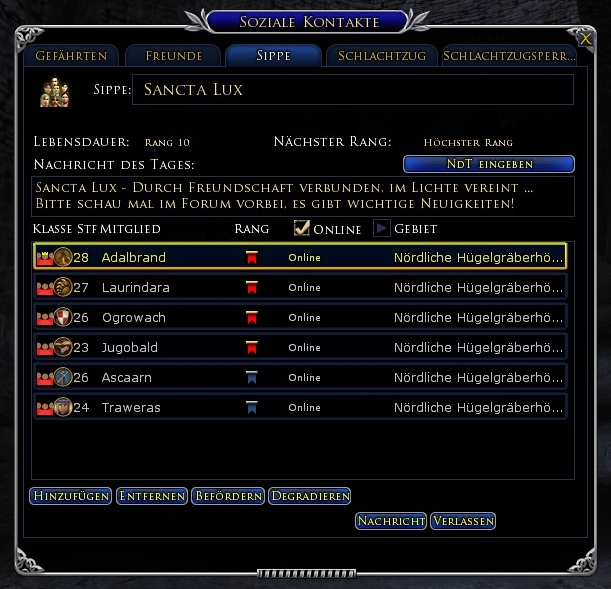Open the Schlachtzugsperr... tab
611x589 pixels.
click(x=510, y=56)
